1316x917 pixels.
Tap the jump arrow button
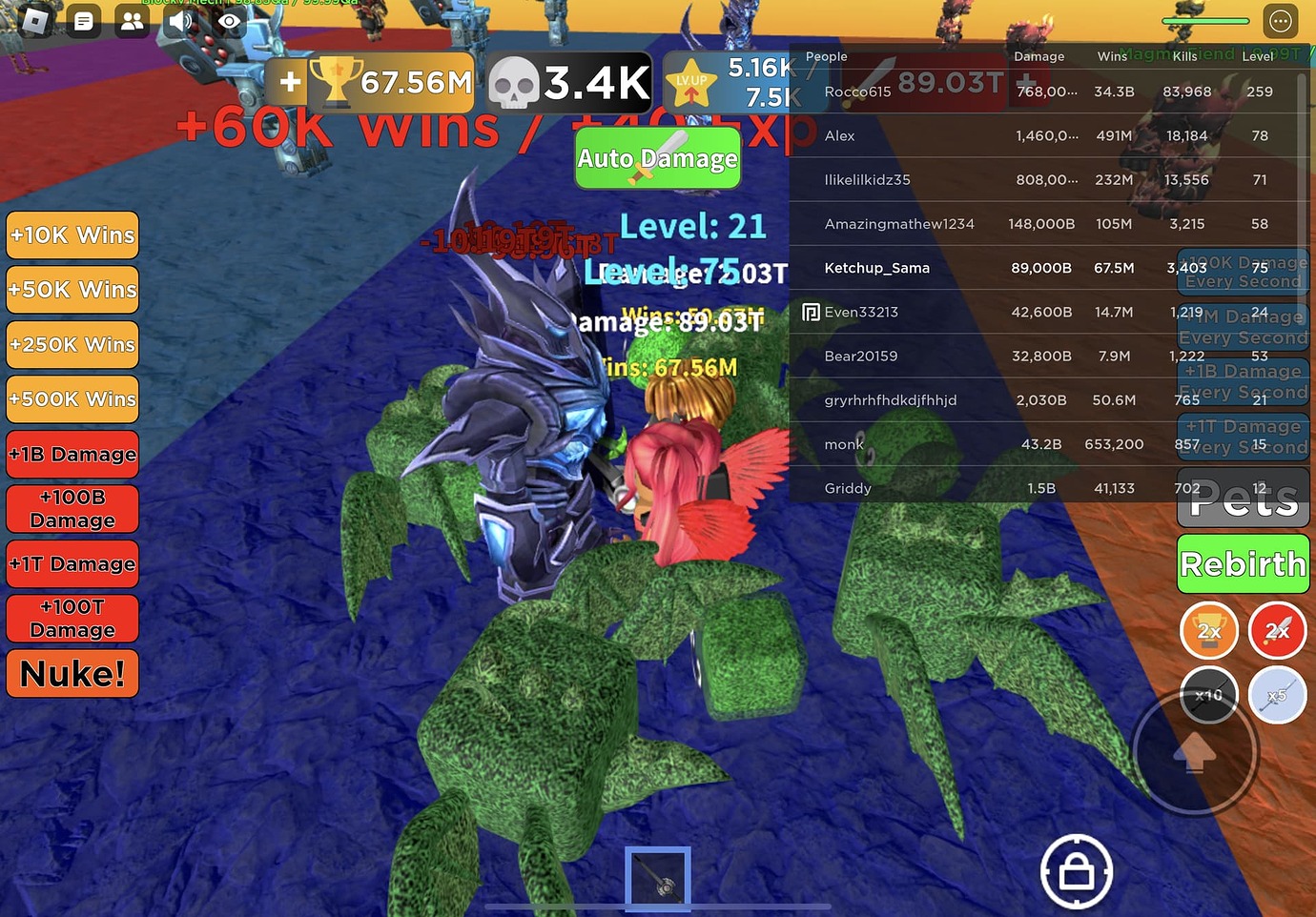pos(1195,753)
